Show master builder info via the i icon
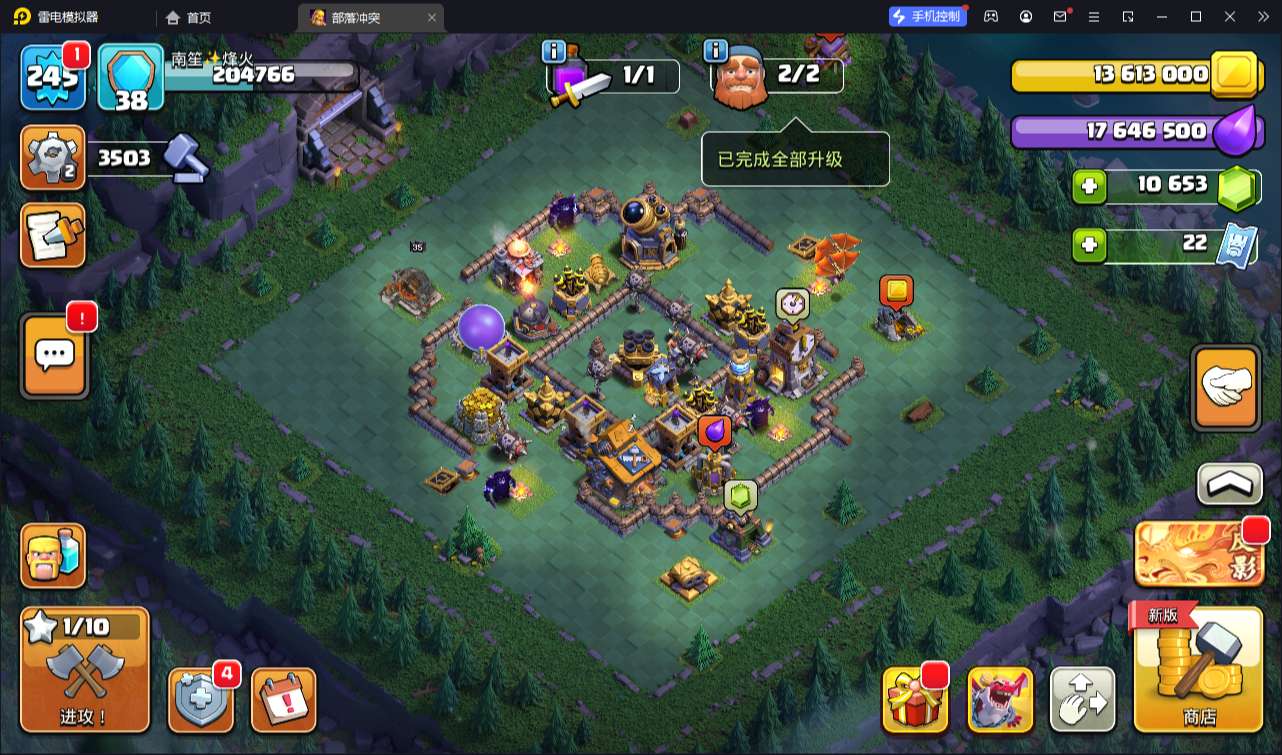 coord(715,50)
